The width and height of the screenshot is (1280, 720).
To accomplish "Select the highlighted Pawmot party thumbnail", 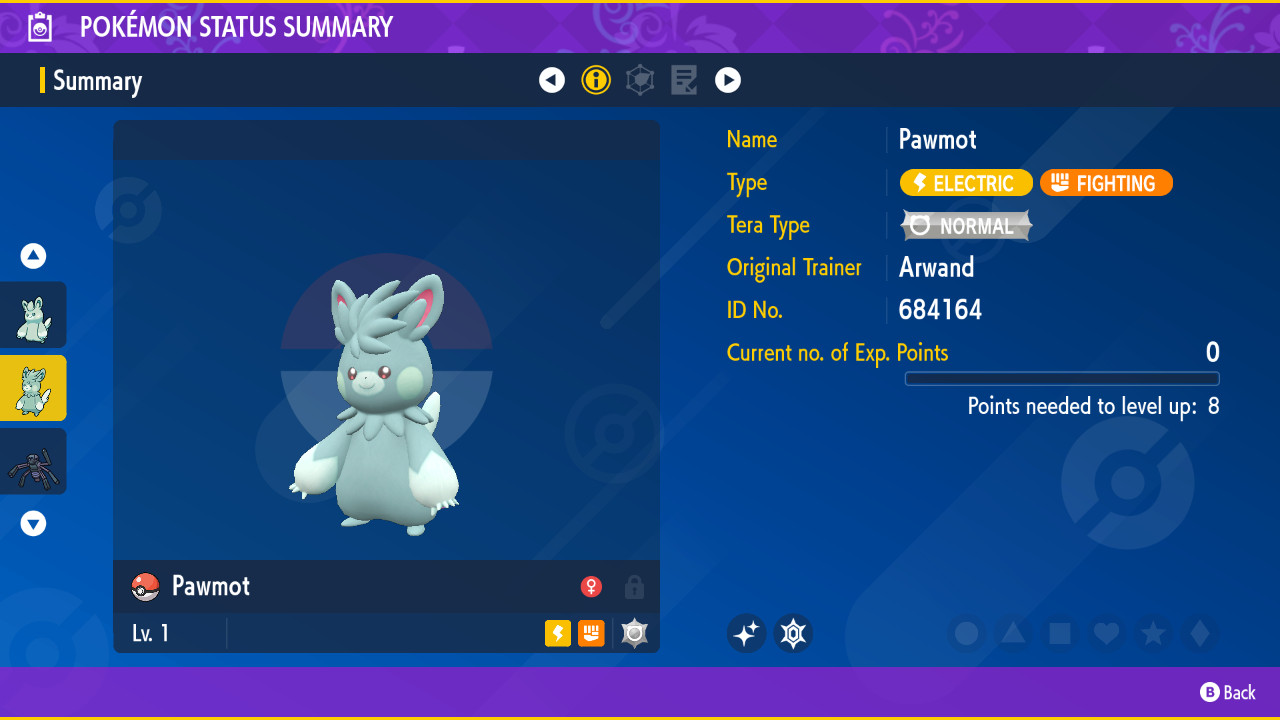I will pos(34,388).
